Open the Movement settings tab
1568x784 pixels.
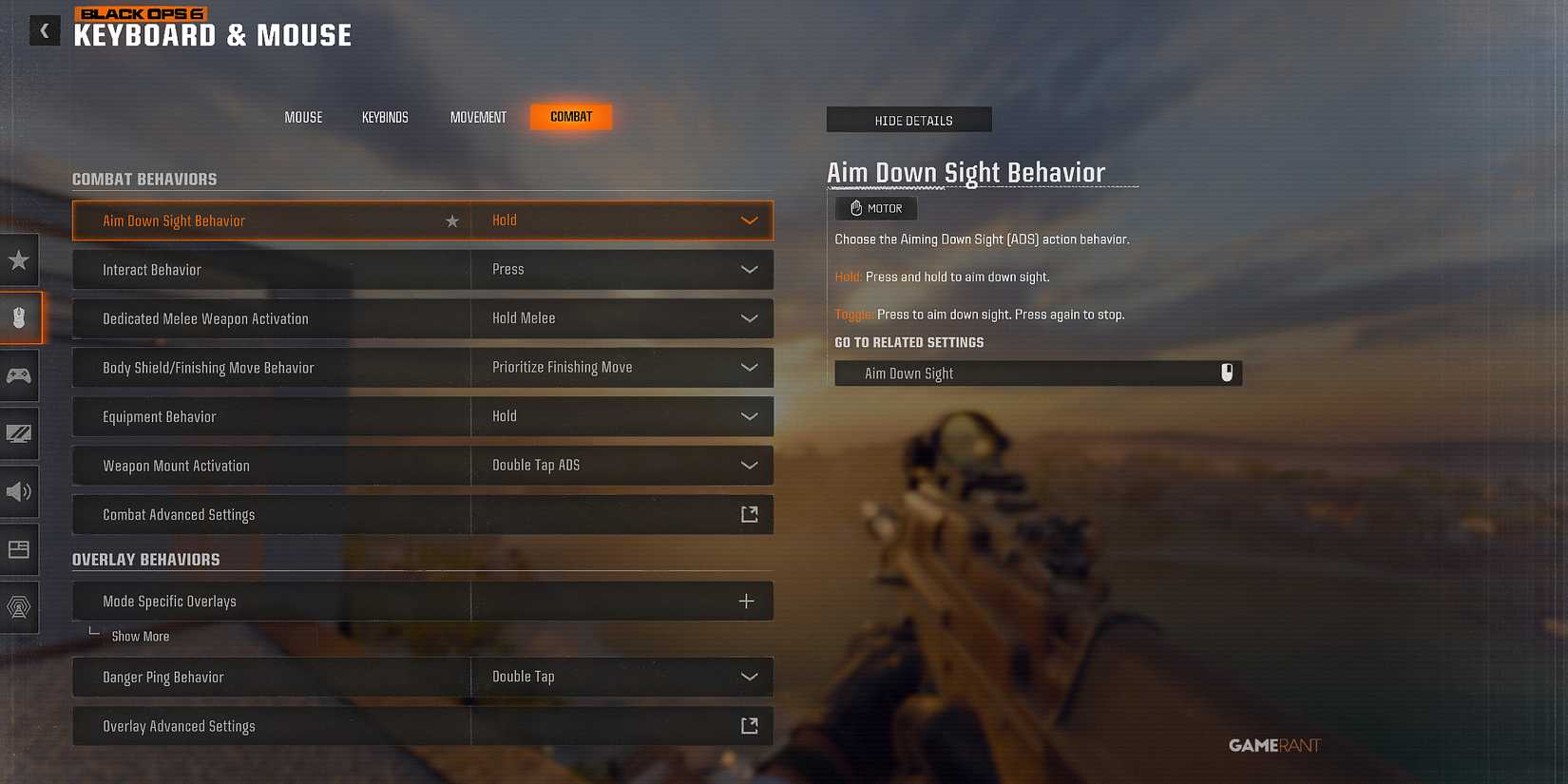[x=478, y=117]
